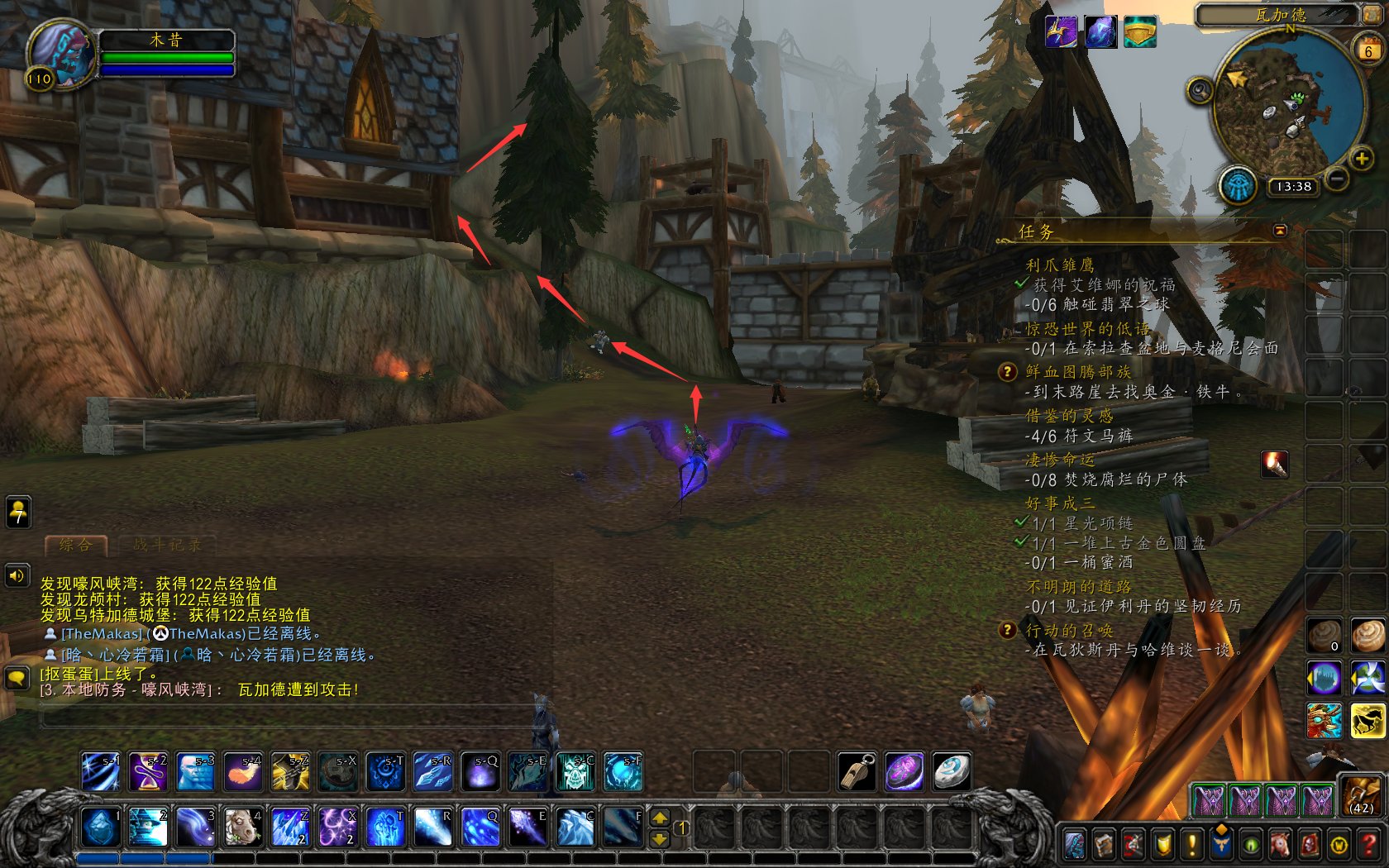Cast the skull-faced frost spell
The image size is (1389, 868).
(575, 772)
